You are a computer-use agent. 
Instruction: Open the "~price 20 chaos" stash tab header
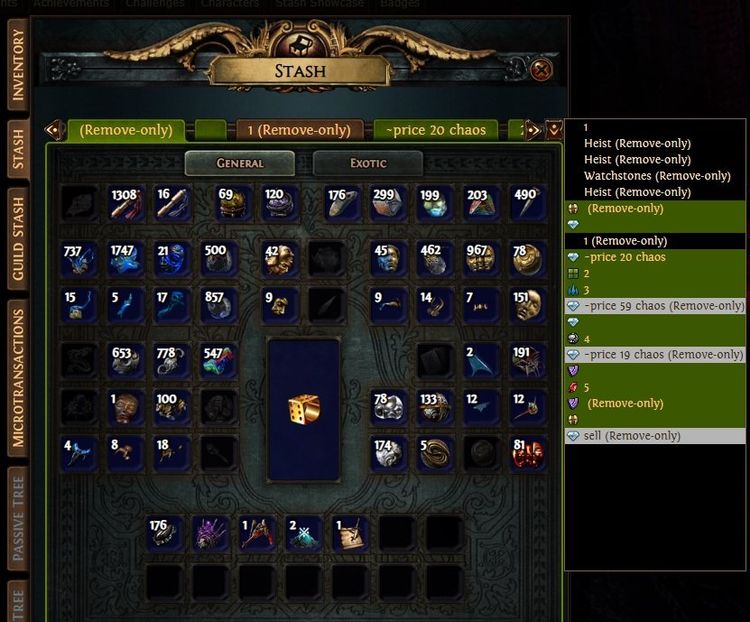[x=435, y=130]
